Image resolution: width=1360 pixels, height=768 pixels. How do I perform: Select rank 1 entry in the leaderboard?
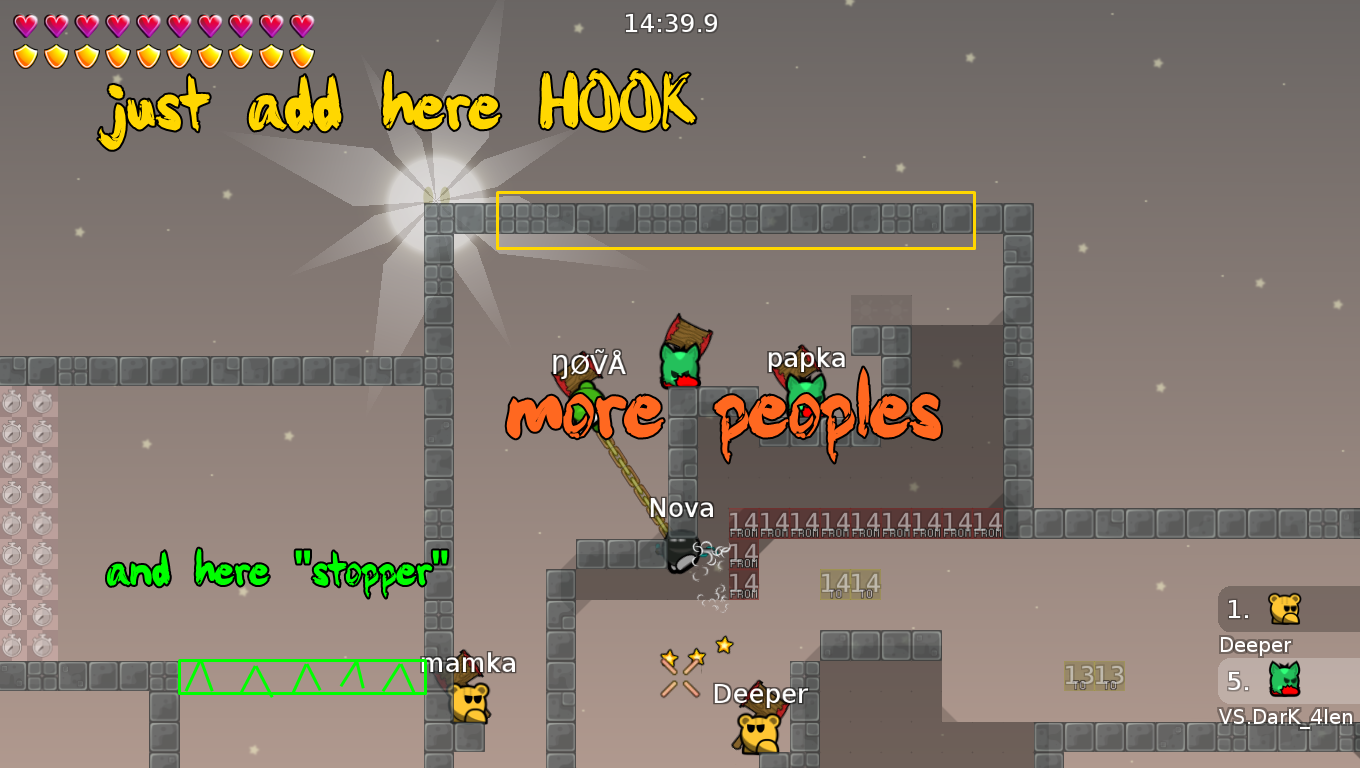click(1240, 608)
